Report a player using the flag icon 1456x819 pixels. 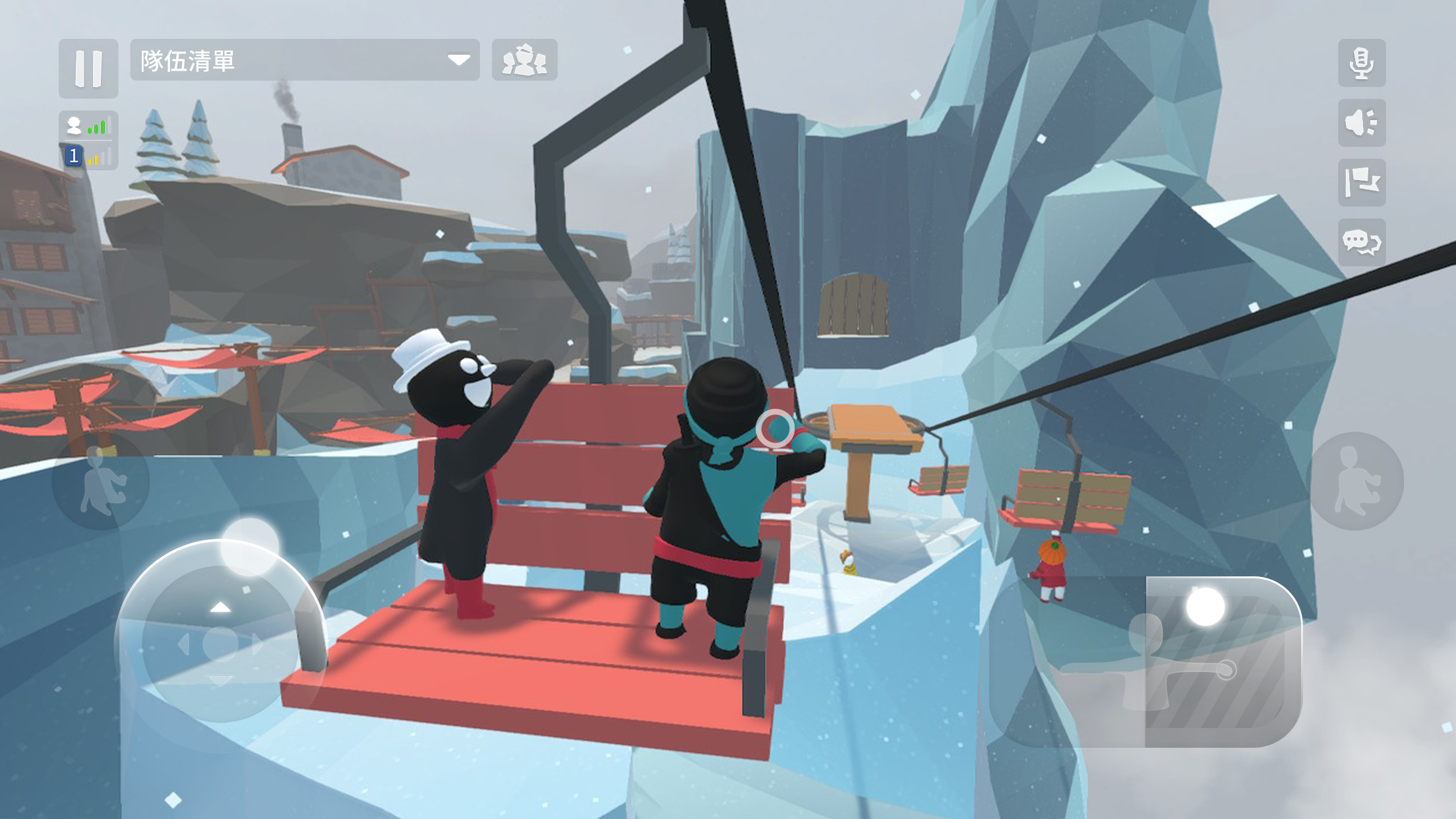coord(1362,183)
